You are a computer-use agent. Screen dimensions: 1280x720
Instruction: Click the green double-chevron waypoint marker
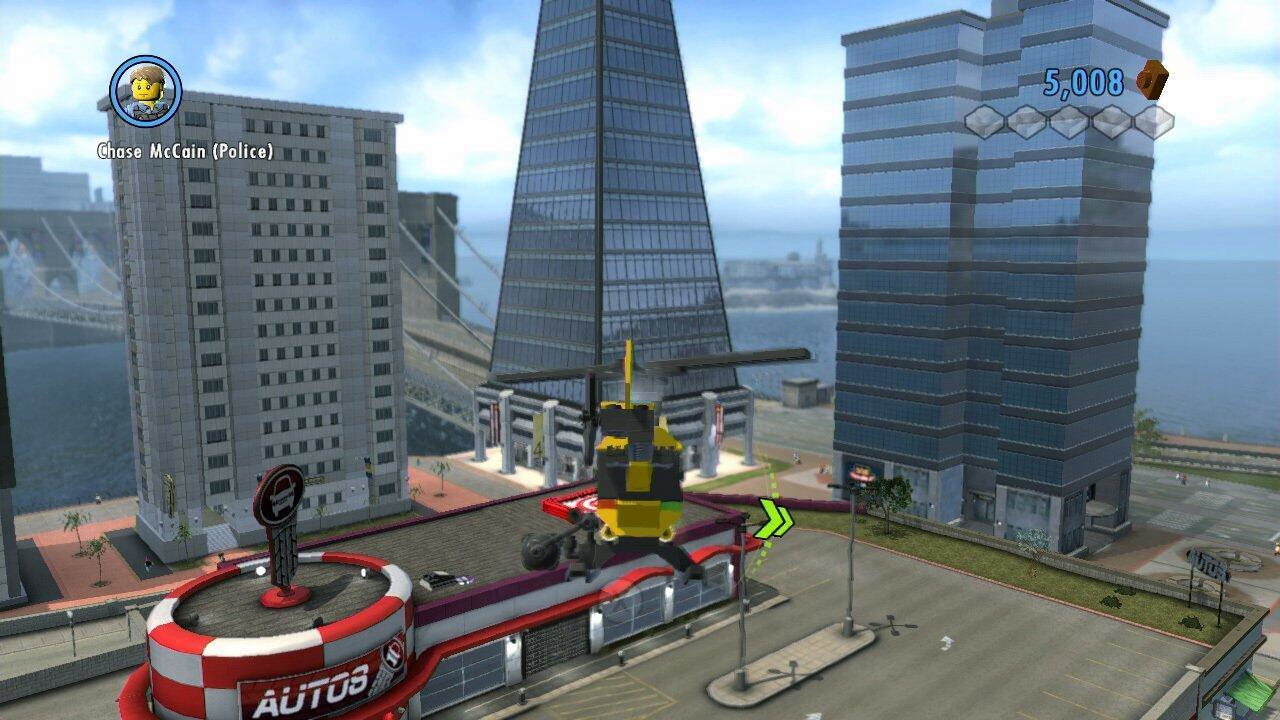pyautogui.click(x=776, y=517)
